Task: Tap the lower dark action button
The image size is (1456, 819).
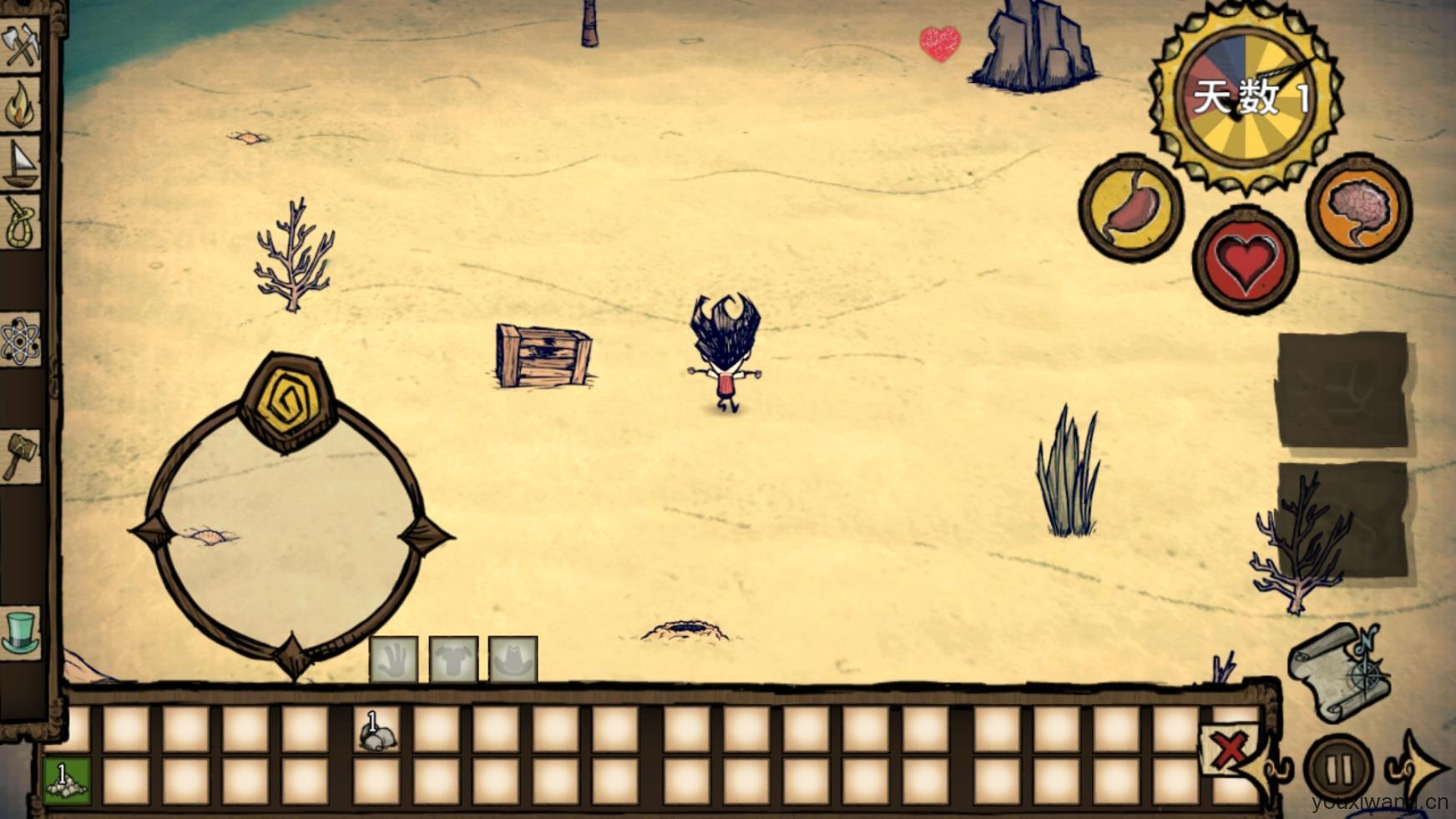Action: (x=1342, y=519)
